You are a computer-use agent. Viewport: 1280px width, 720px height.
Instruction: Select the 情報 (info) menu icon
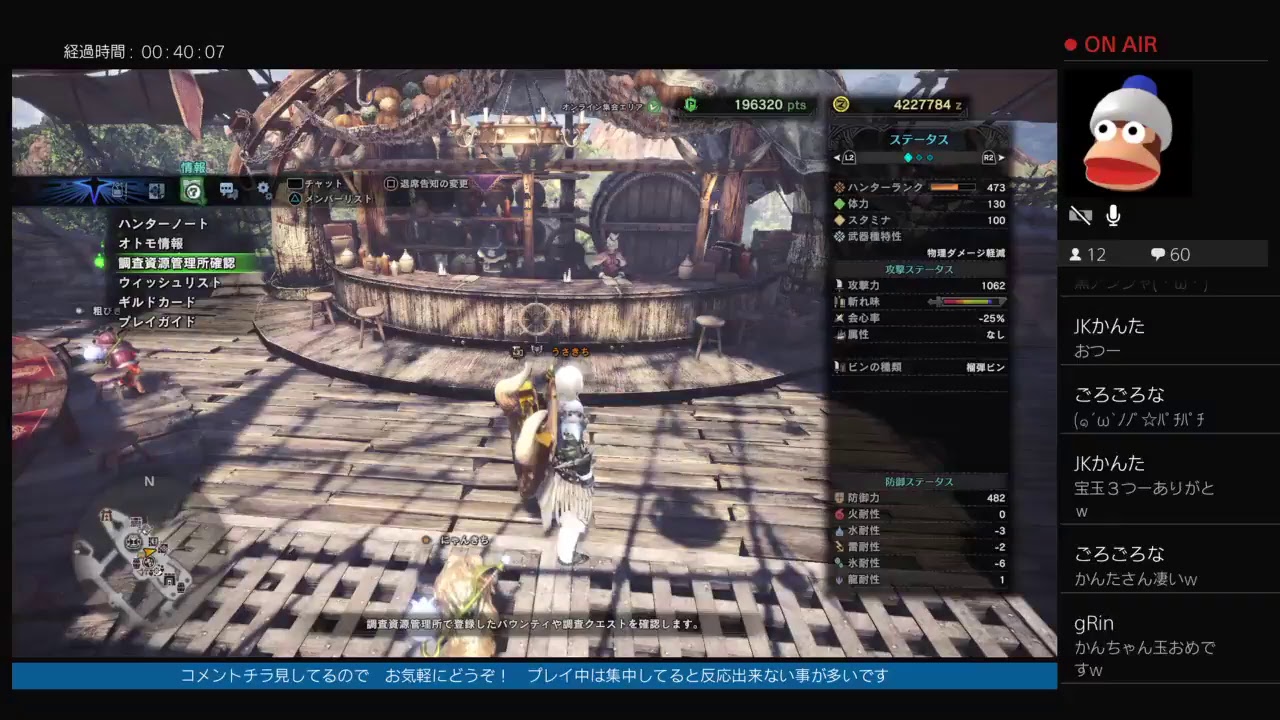pos(193,190)
